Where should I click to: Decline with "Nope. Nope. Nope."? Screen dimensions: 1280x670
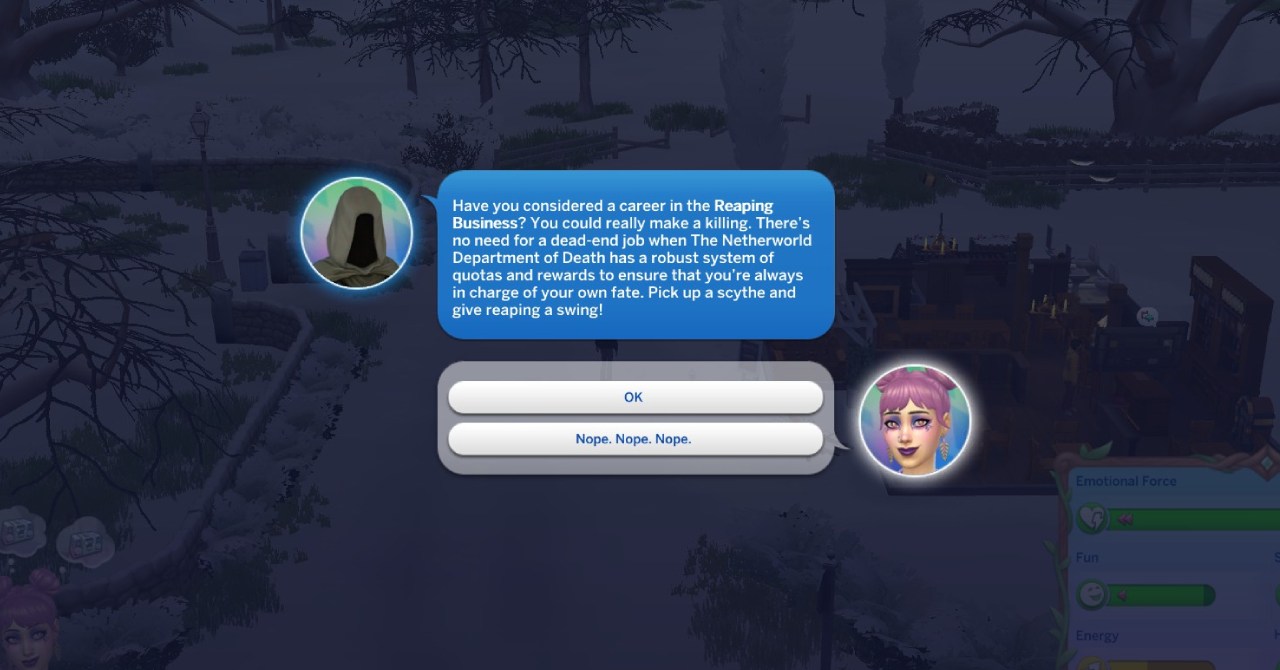[x=634, y=439]
